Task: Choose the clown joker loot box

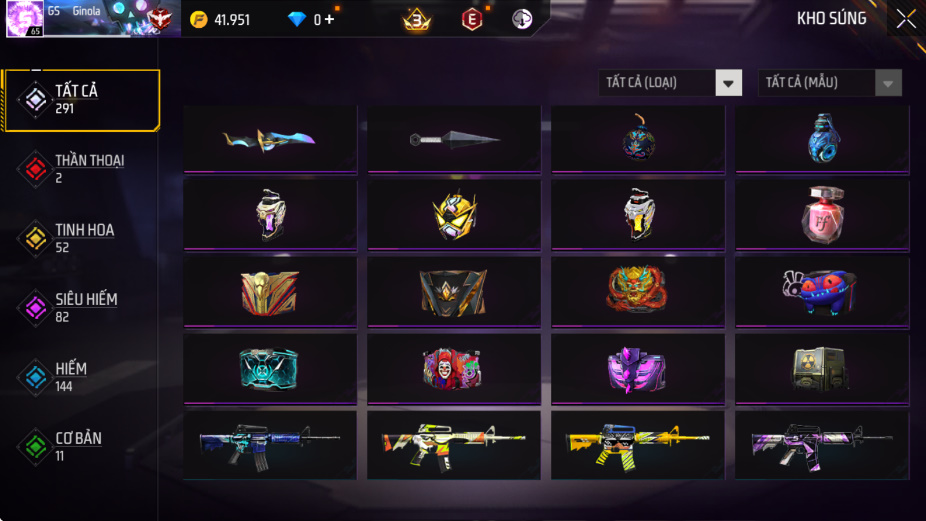Action: 454,368
